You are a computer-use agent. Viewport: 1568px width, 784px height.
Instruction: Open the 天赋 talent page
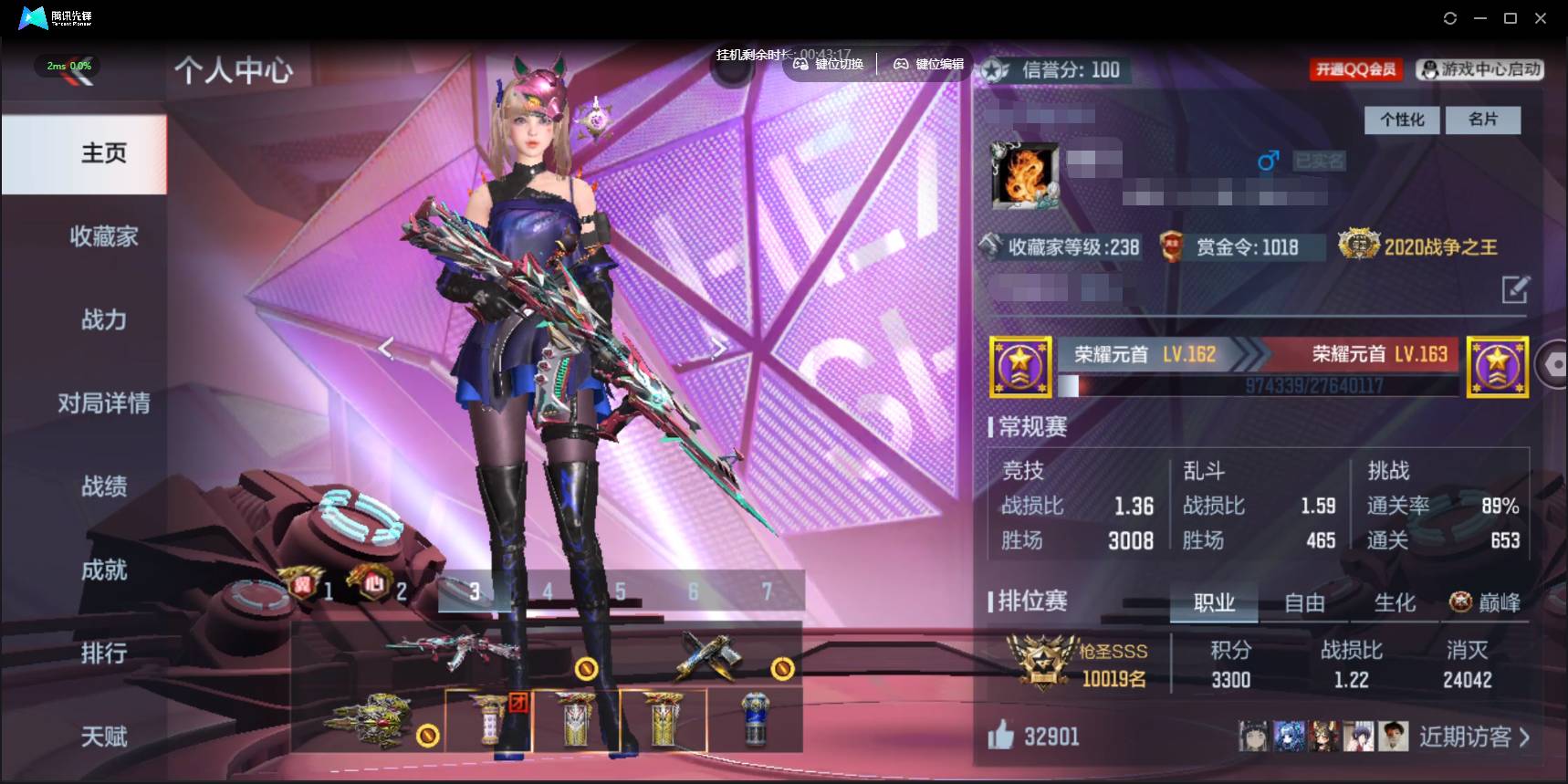coord(104,737)
